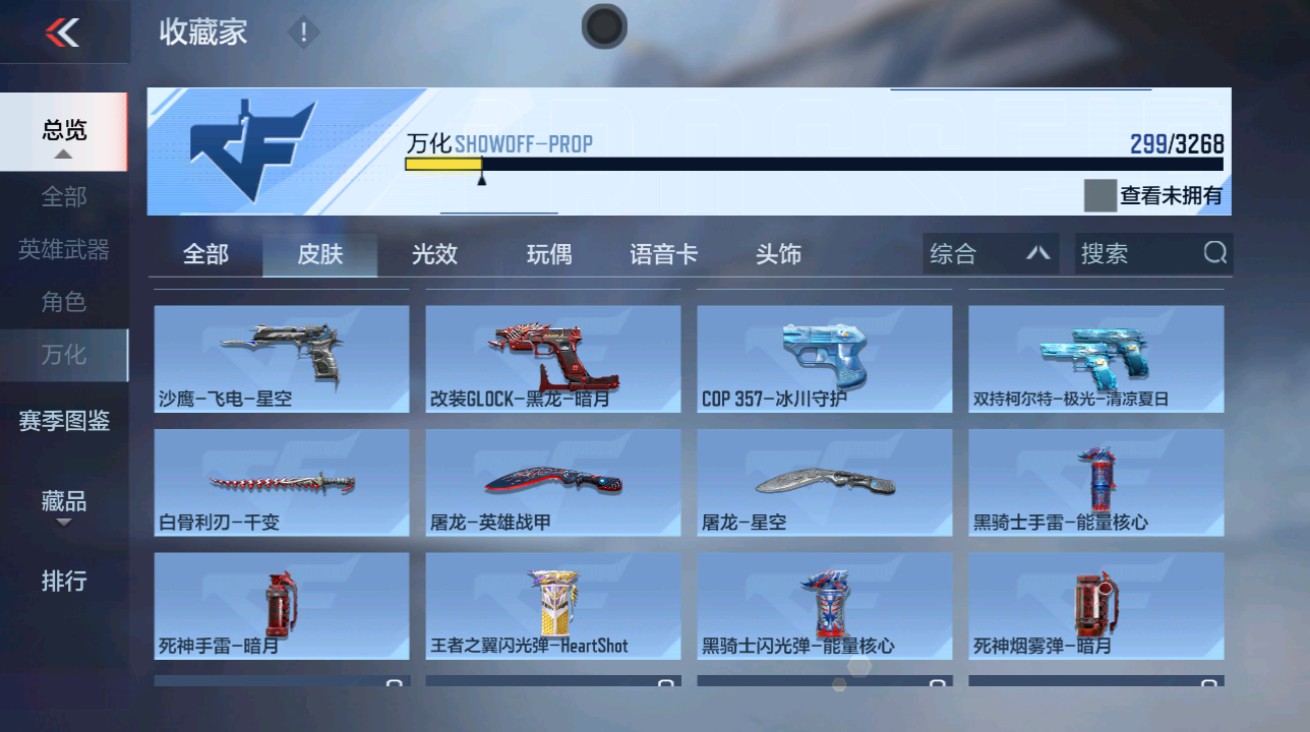Select the 屠龙-英雄战甲 knife skin
The height and width of the screenshot is (732, 1310).
tap(552, 483)
